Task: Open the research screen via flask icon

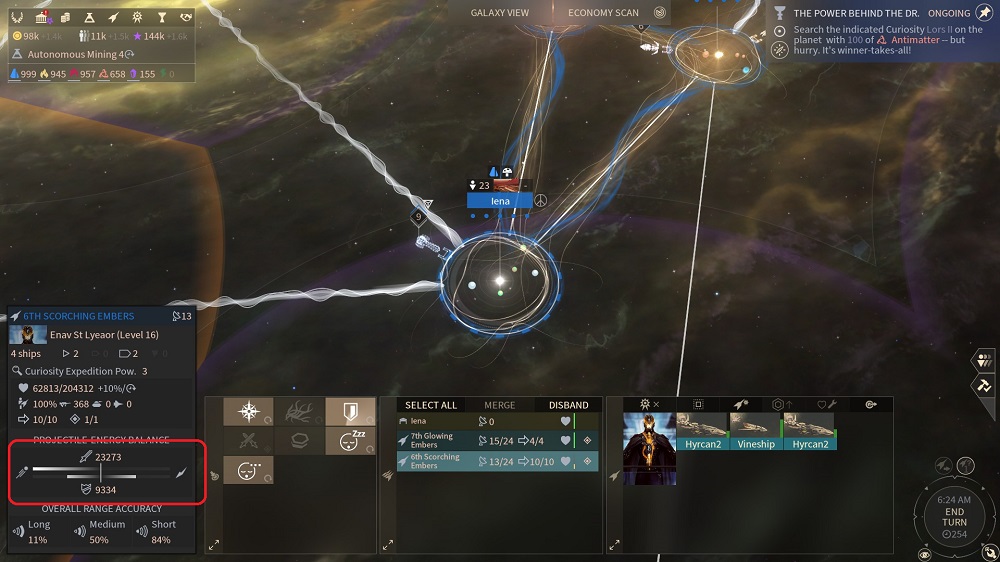Action: pos(90,17)
